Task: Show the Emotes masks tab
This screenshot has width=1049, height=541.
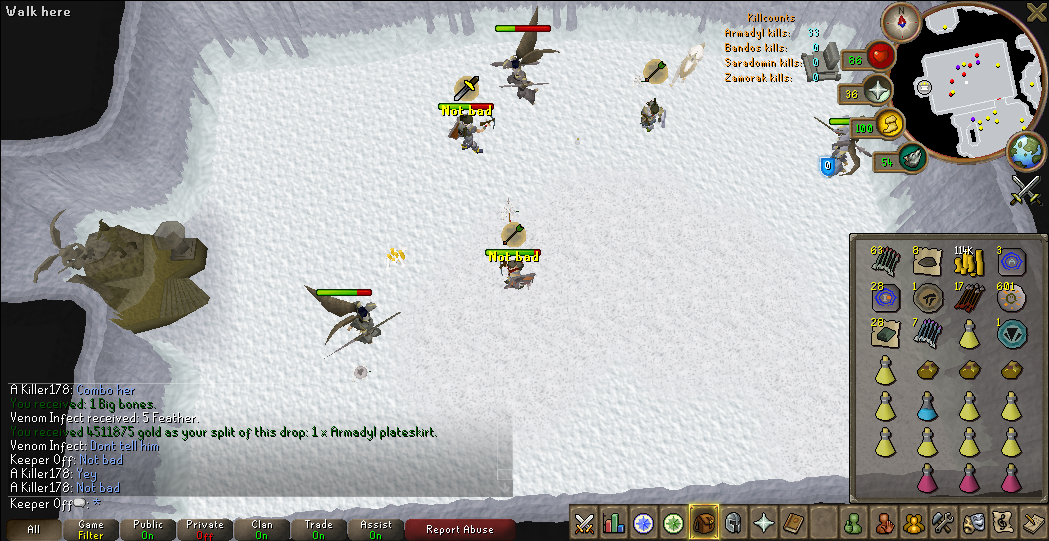Action: coord(972,522)
